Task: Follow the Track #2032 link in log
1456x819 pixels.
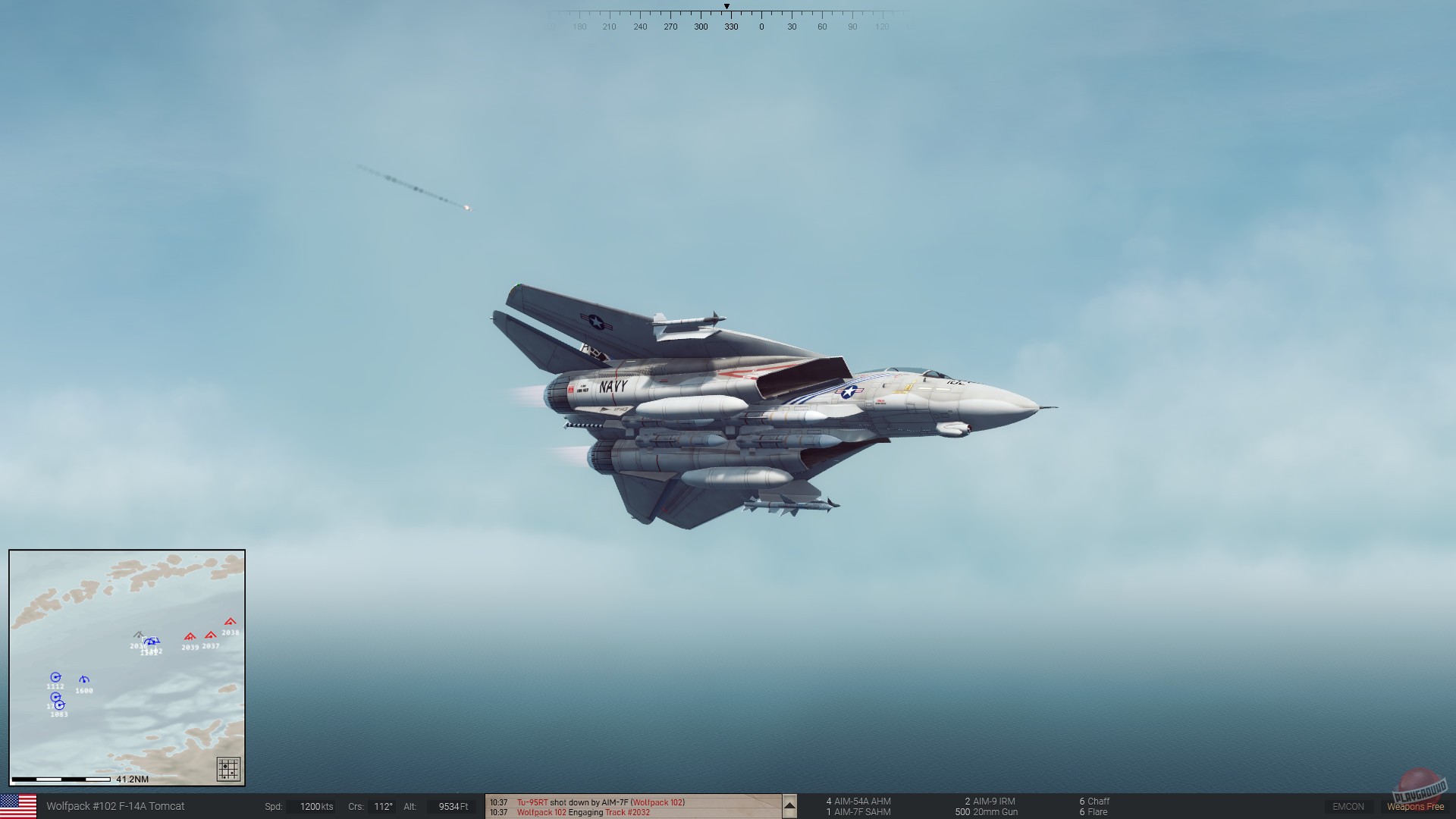Action: [627, 811]
